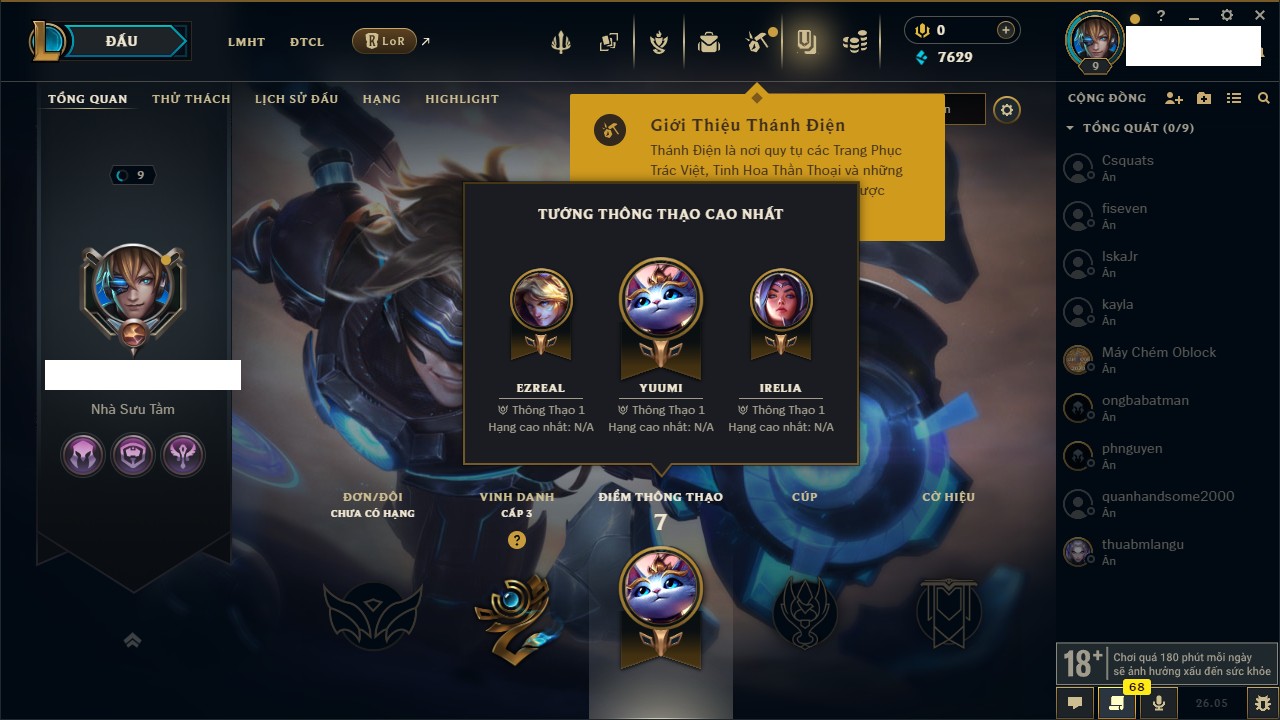Open the Collection backpack icon
Screen dimensions: 1280x720
coord(709,42)
